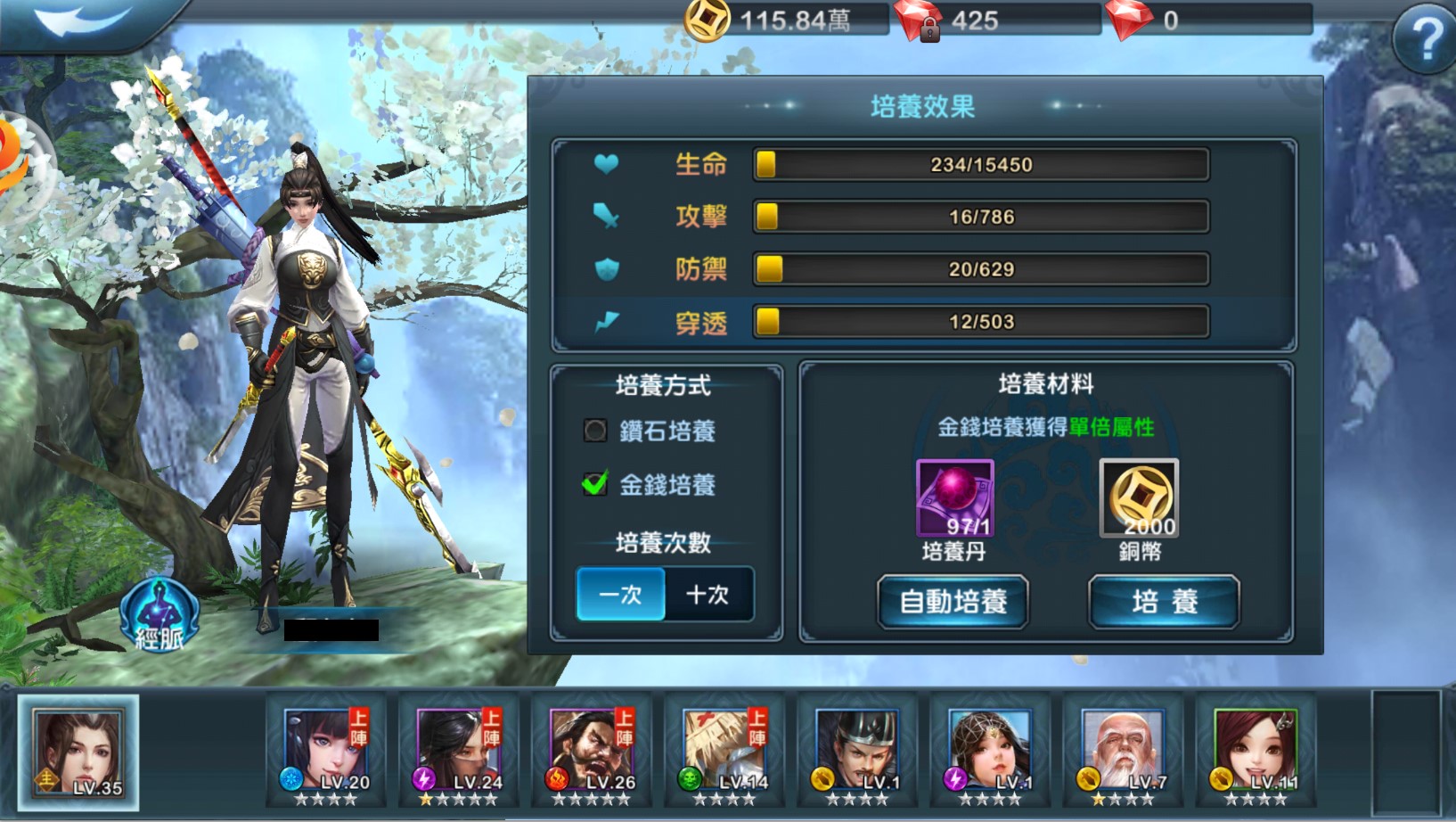Choose 一次 single training count
This screenshot has width=1456, height=822.
coord(621,595)
